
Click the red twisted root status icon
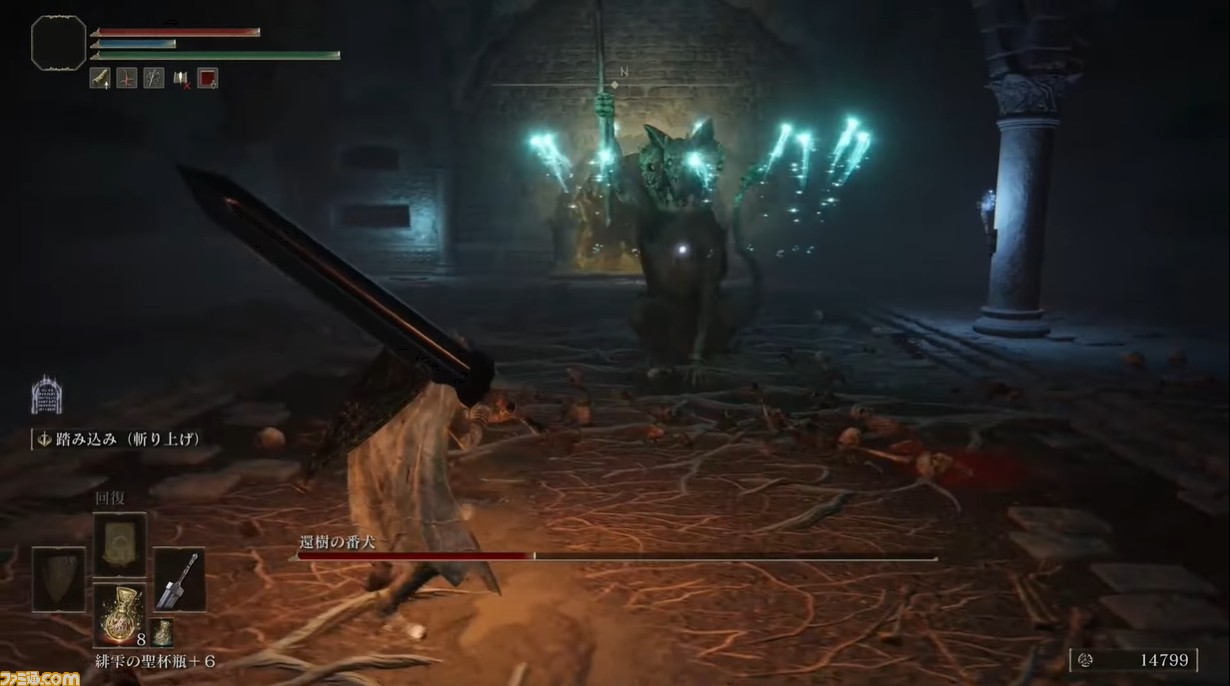coord(127,78)
